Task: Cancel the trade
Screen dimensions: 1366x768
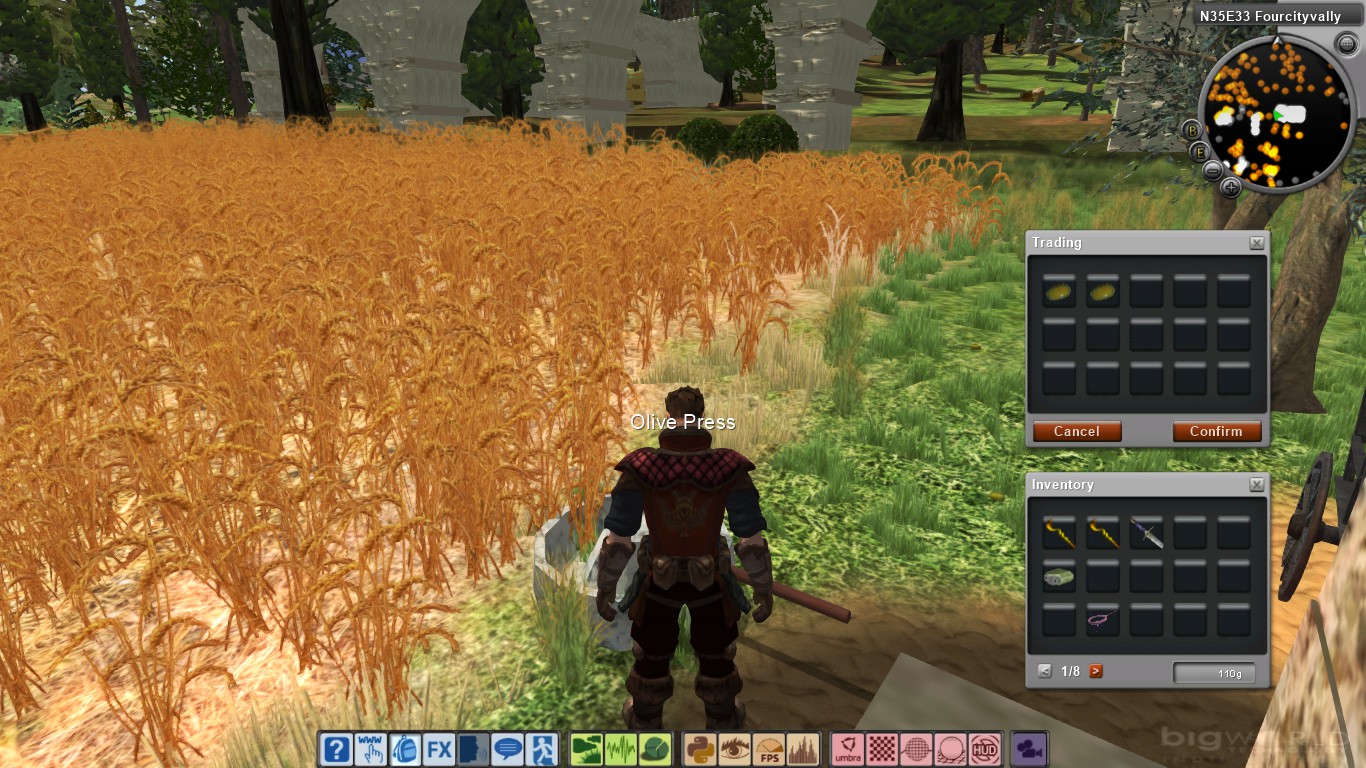Action: coord(1077,431)
